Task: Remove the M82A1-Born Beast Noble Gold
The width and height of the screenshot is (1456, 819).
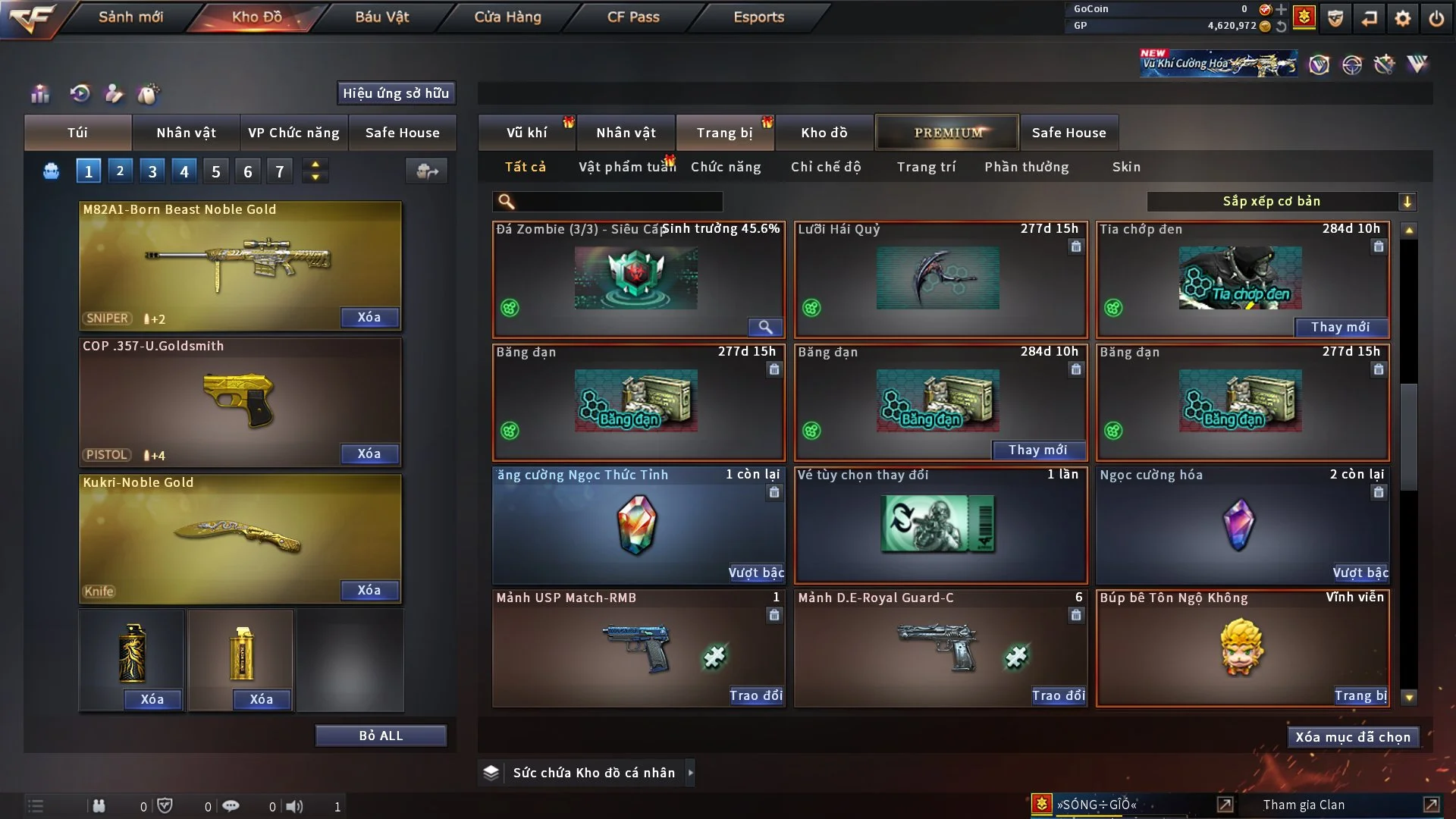Action: [x=369, y=317]
